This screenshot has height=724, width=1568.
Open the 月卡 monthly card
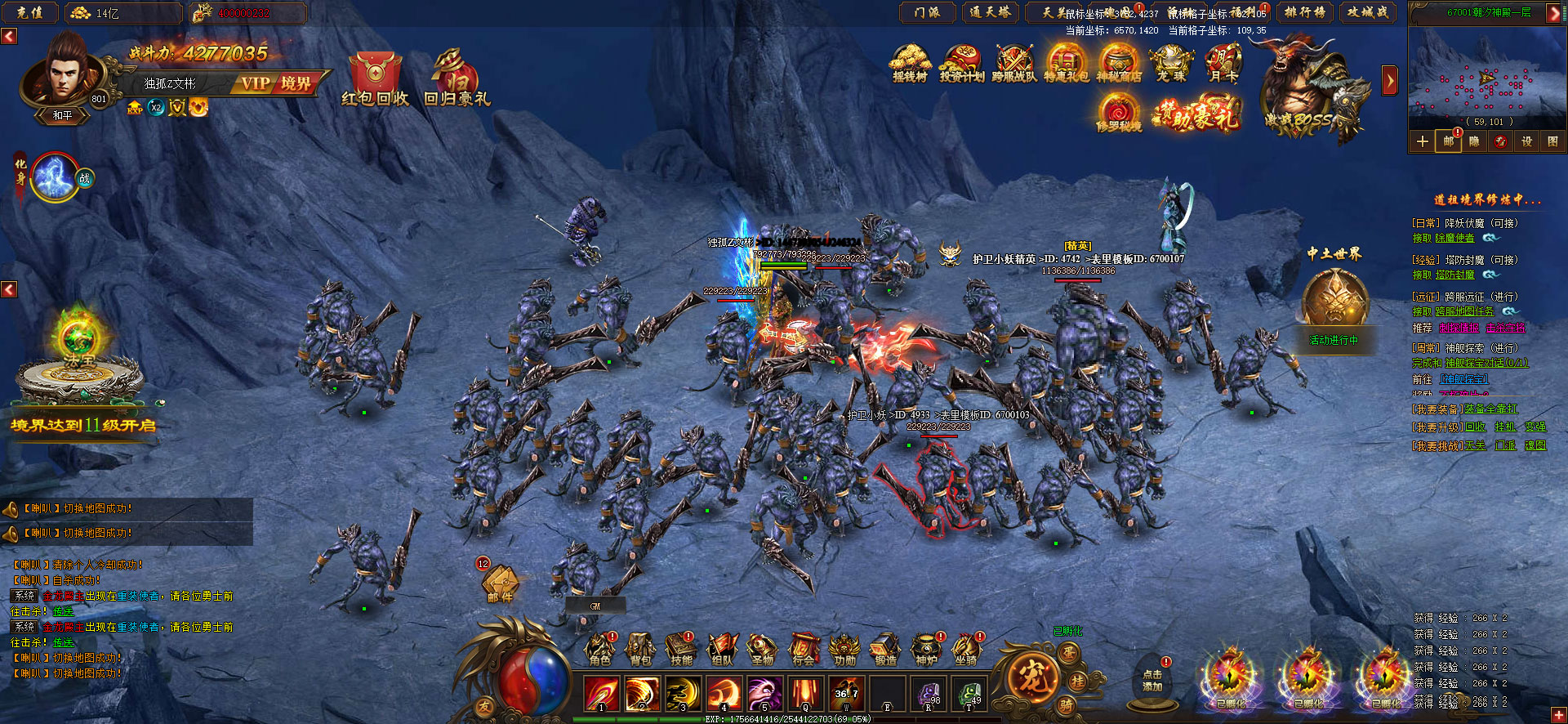(x=1223, y=64)
